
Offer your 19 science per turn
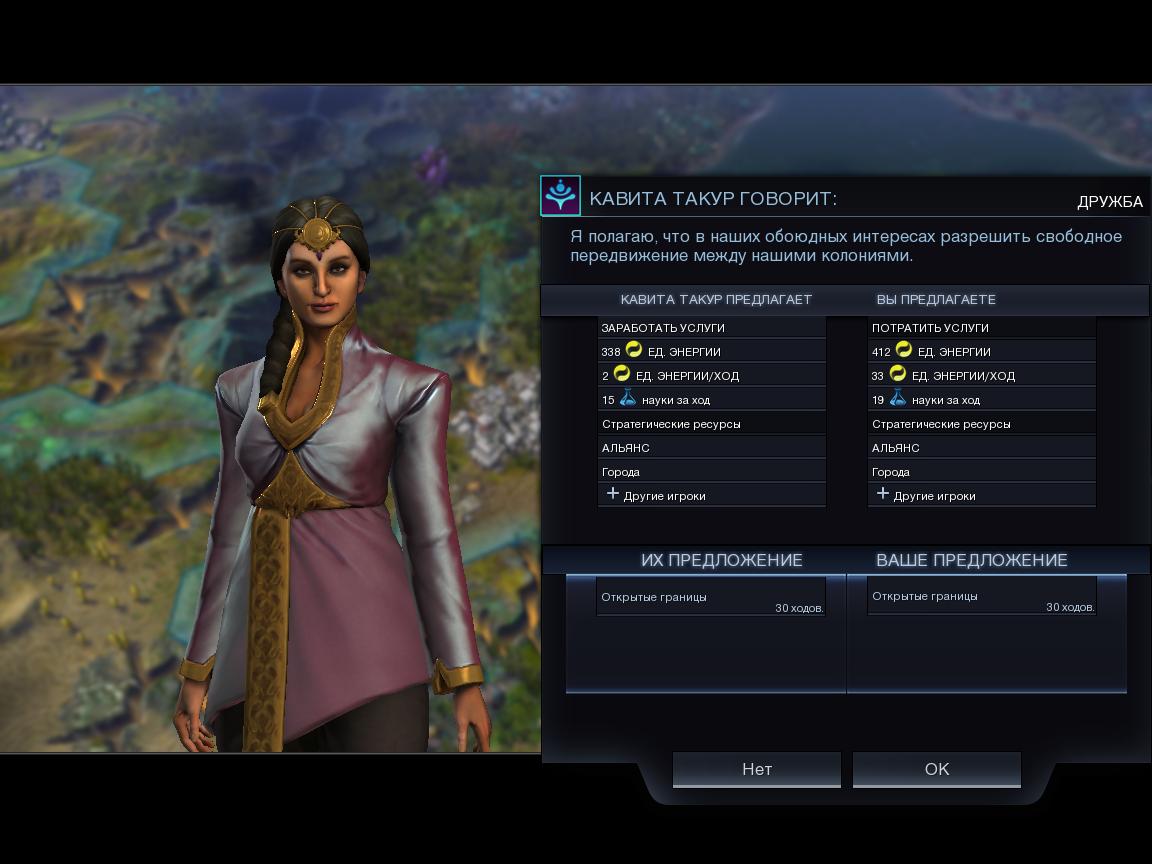[981, 399]
